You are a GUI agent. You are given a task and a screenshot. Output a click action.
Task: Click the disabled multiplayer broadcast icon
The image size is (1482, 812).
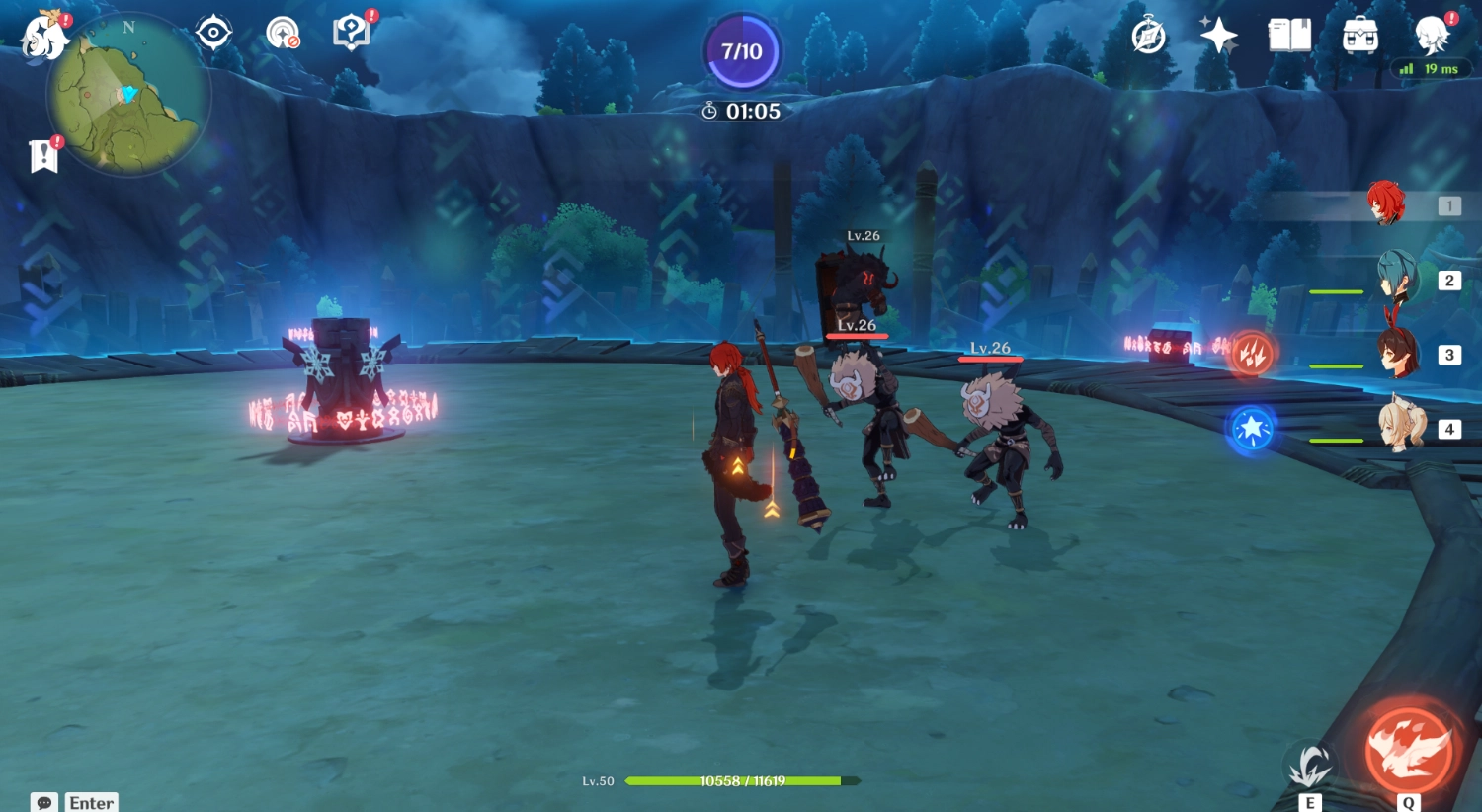click(286, 31)
